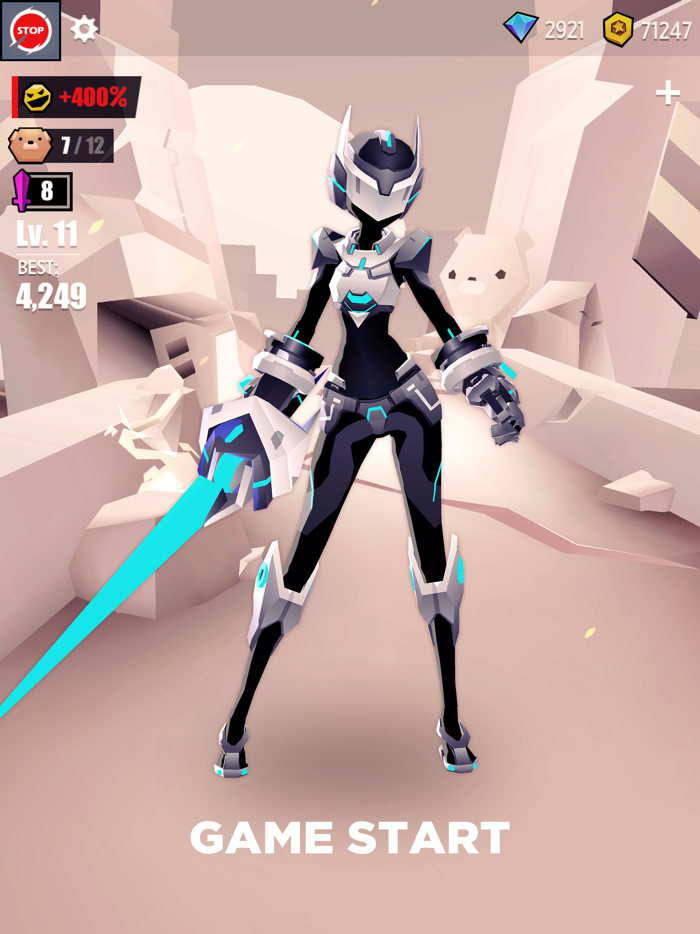Tap the red STOP button
The width and height of the screenshot is (700, 934).
tap(30, 30)
